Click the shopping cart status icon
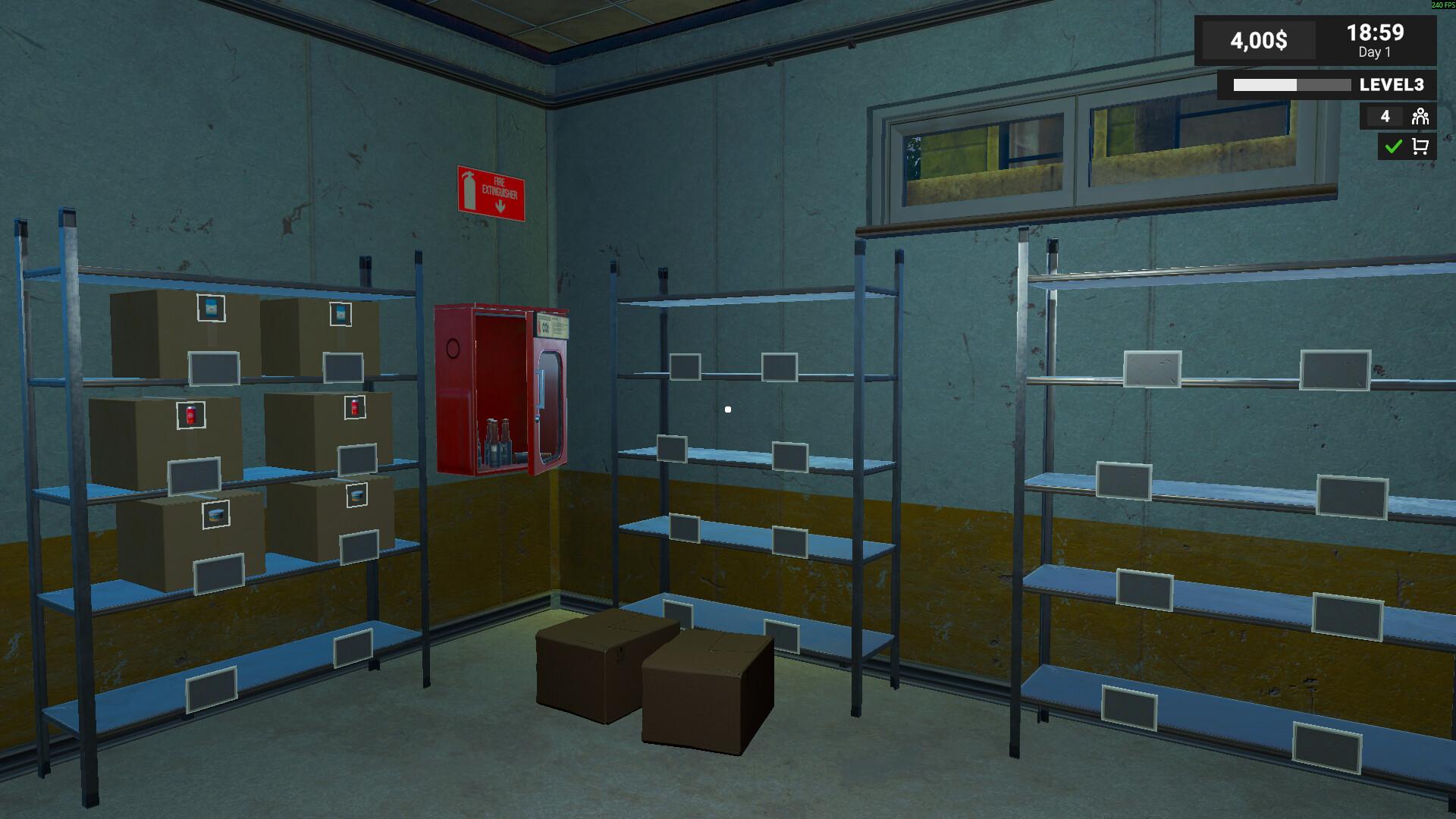This screenshot has height=819, width=1456. [x=1420, y=146]
